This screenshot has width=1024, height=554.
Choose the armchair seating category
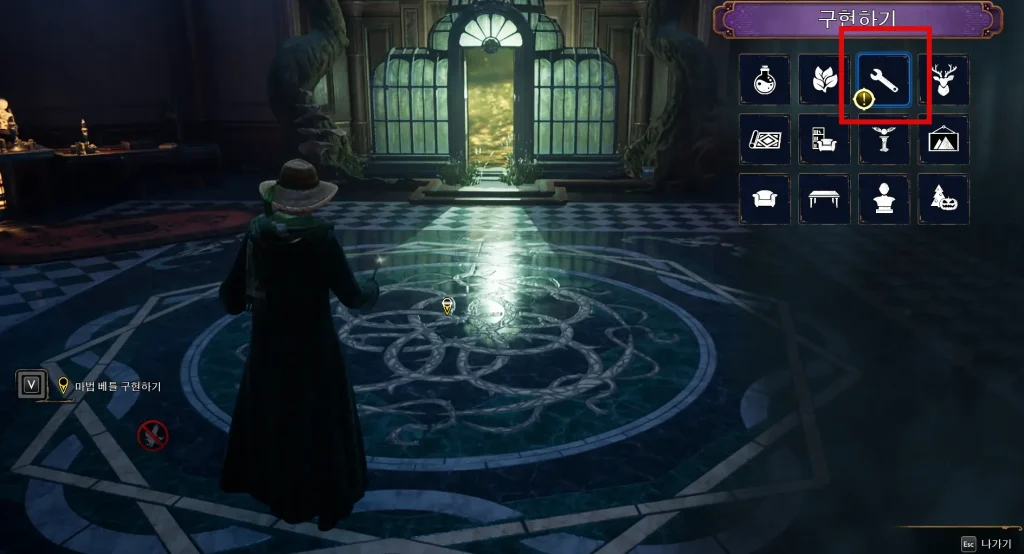pos(765,198)
